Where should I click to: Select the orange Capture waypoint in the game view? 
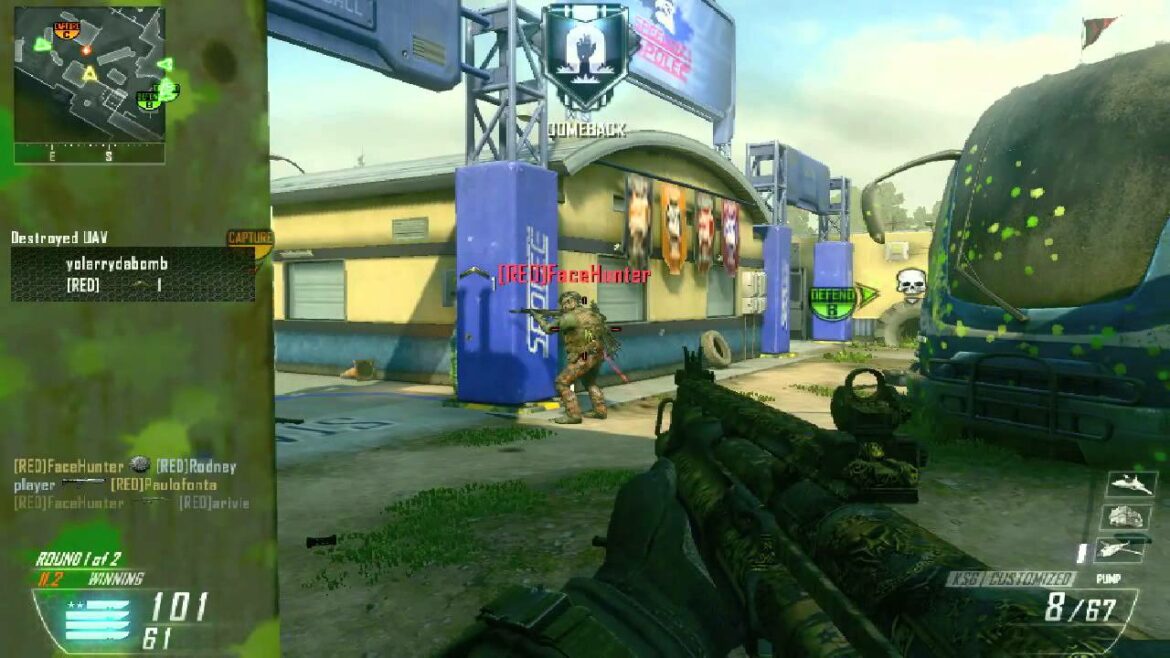[x=249, y=240]
